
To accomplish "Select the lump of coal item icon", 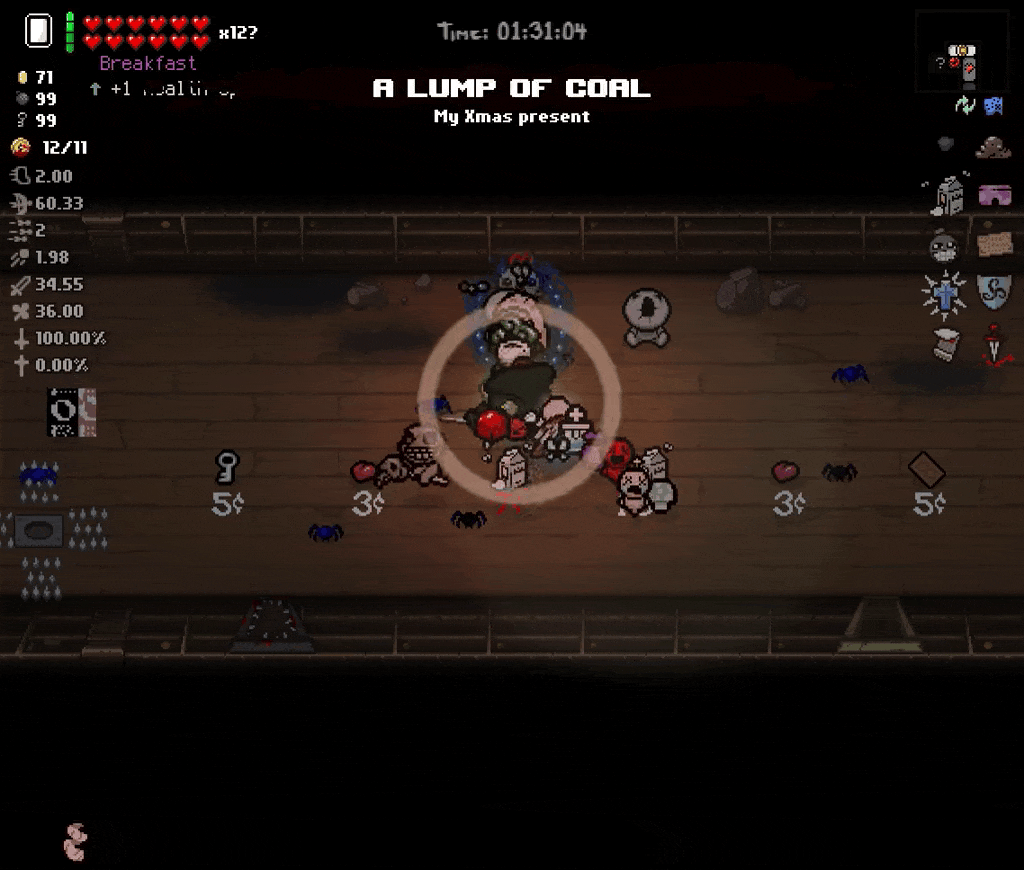I will (945, 145).
